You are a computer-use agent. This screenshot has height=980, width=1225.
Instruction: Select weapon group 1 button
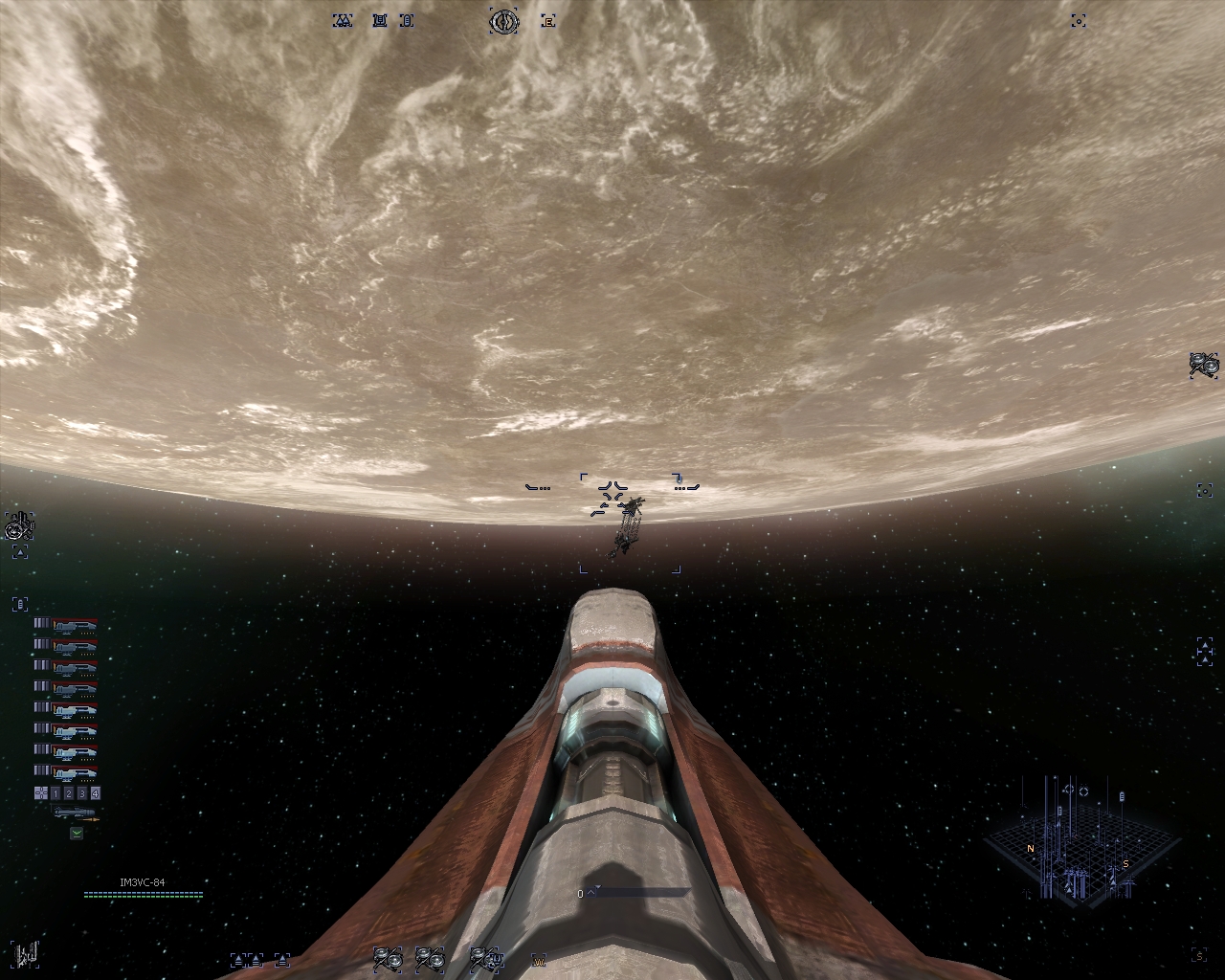point(56,793)
